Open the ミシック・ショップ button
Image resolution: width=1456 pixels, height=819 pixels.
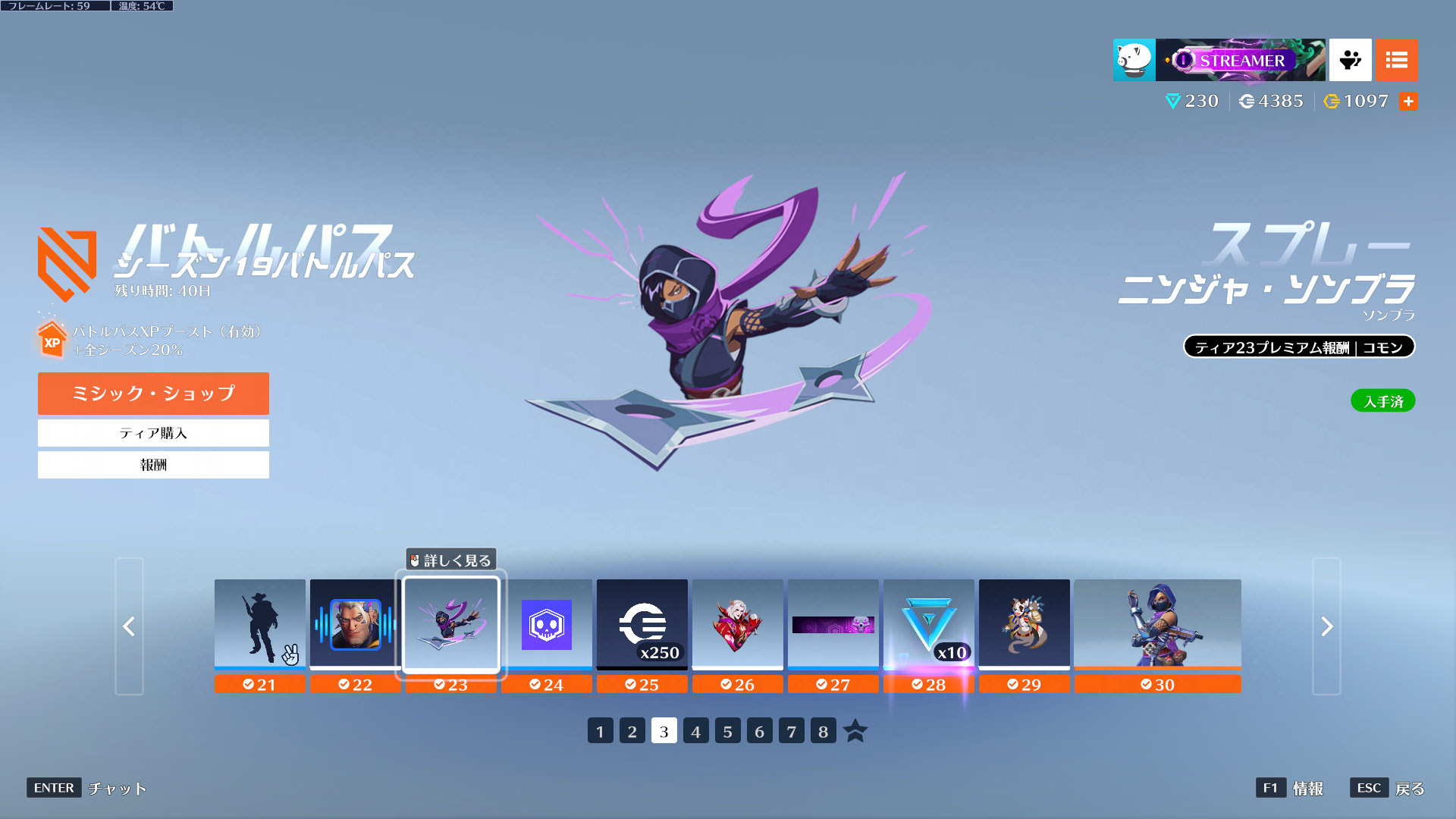click(153, 394)
